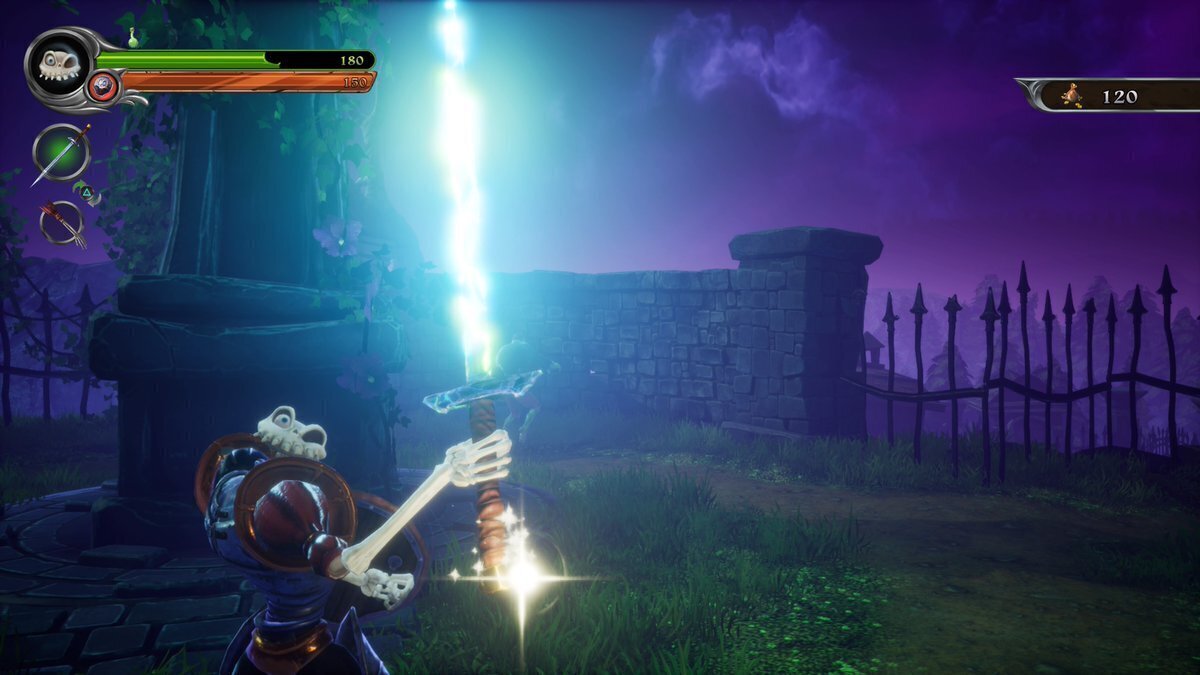Click the gold treasure icon
1200x675 pixels.
1072,96
